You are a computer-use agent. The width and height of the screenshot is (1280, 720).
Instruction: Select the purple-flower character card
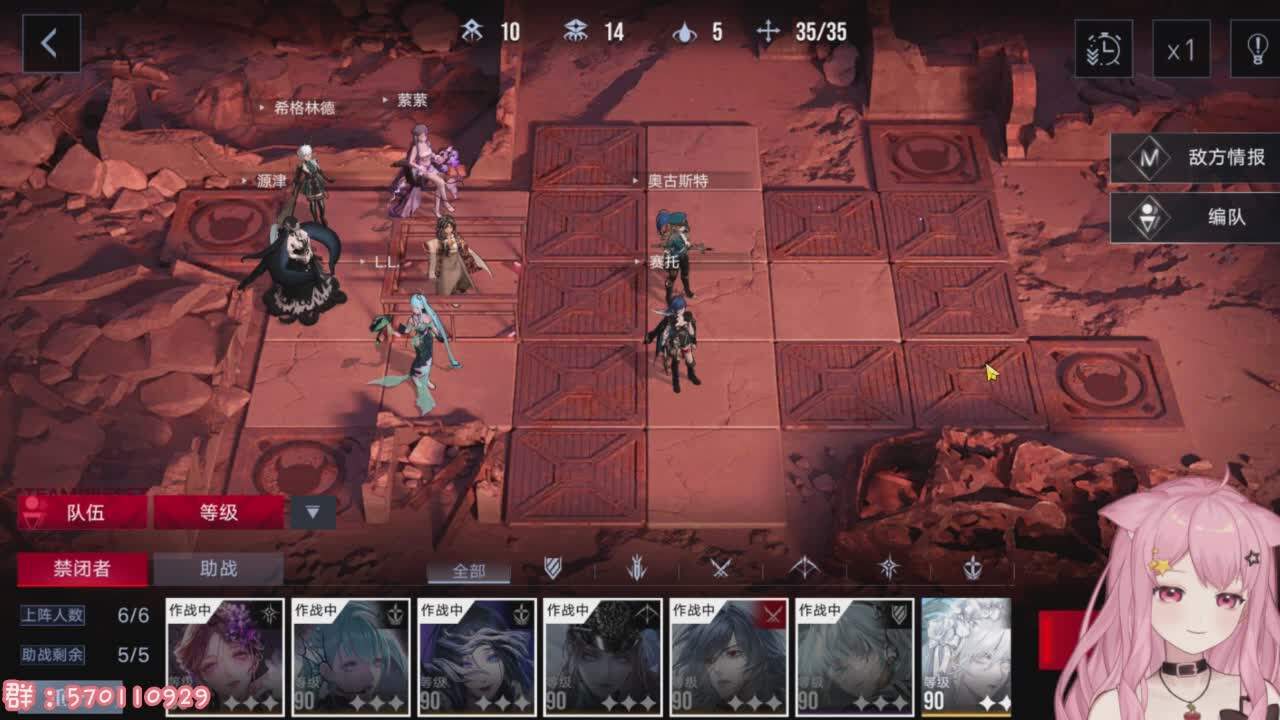[225, 656]
